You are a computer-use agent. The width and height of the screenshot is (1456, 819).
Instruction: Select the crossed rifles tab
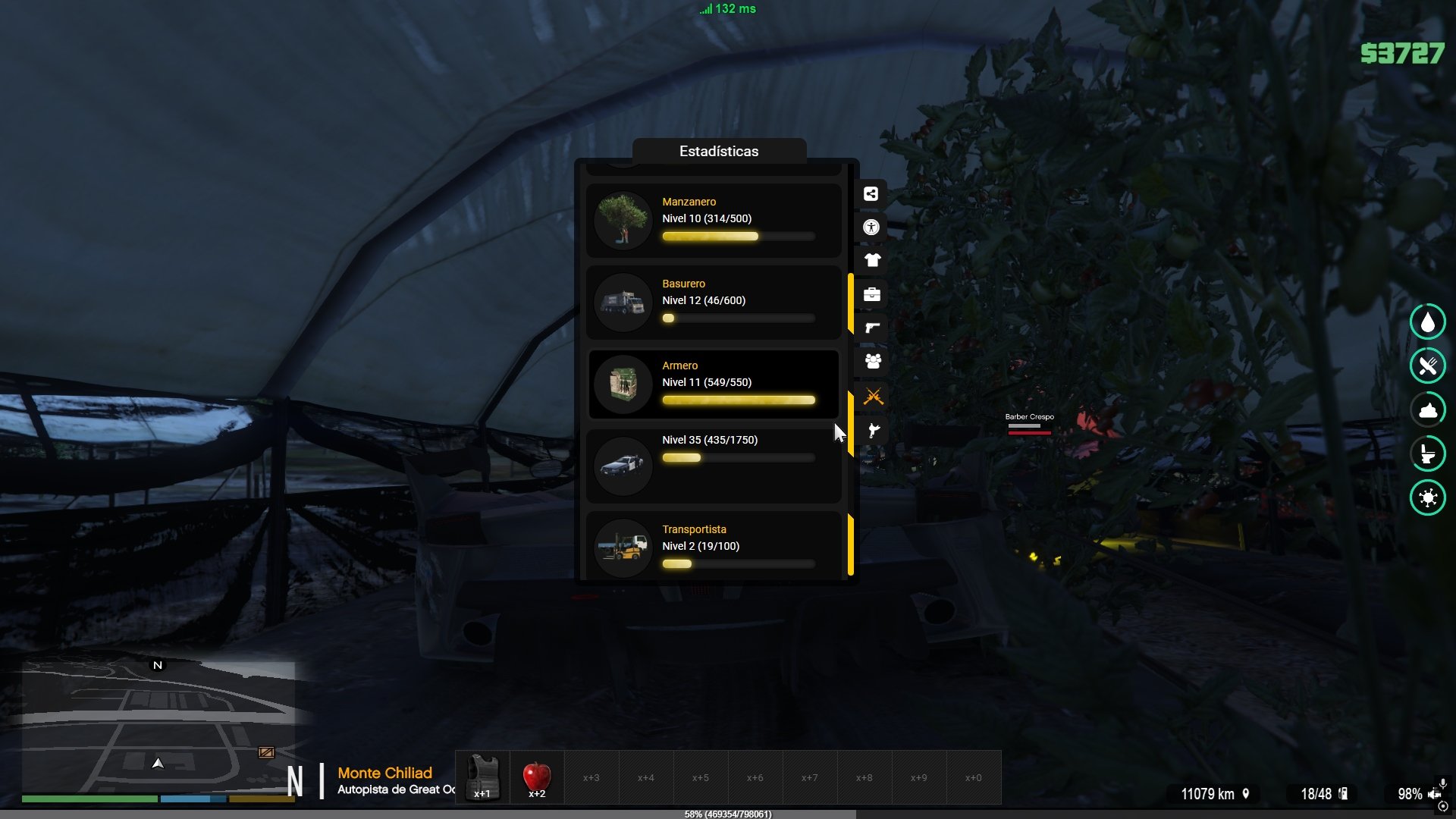click(x=872, y=396)
